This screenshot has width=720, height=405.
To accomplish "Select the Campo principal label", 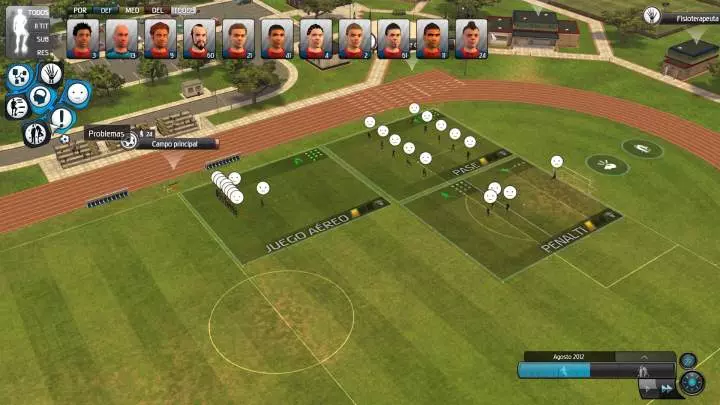I will coord(176,144).
